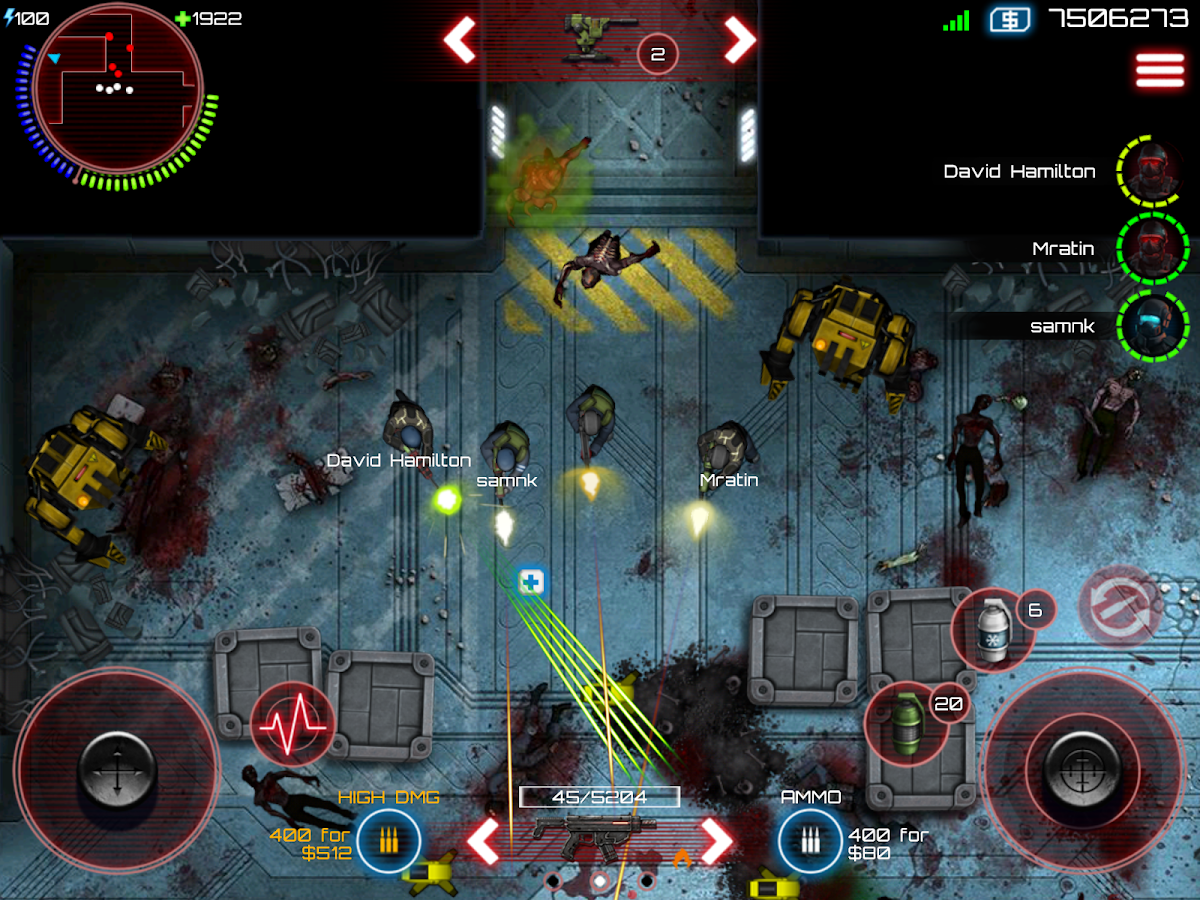Select Mratin's player portrait
The height and width of the screenshot is (900, 1200).
click(1152, 248)
